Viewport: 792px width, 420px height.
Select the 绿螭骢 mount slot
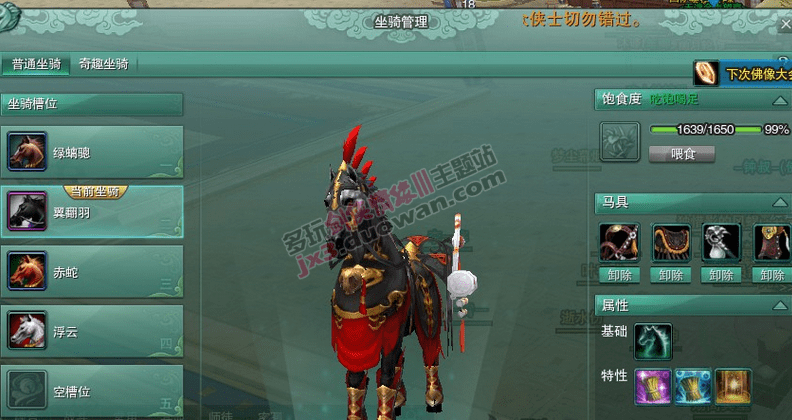92,153
